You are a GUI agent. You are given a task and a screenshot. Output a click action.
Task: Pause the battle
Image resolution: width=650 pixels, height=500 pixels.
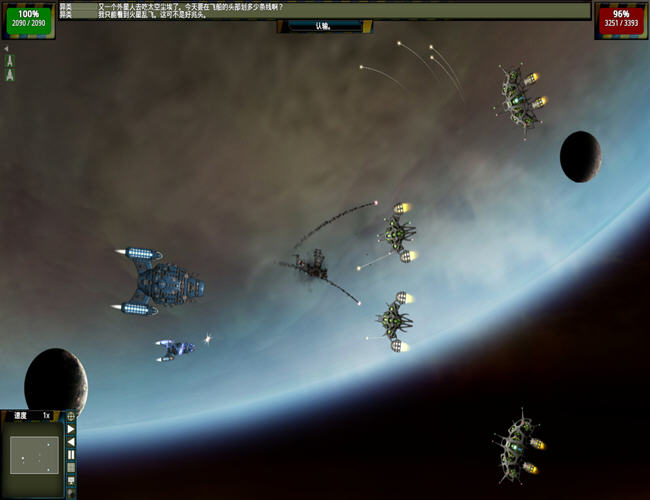[x=71, y=455]
